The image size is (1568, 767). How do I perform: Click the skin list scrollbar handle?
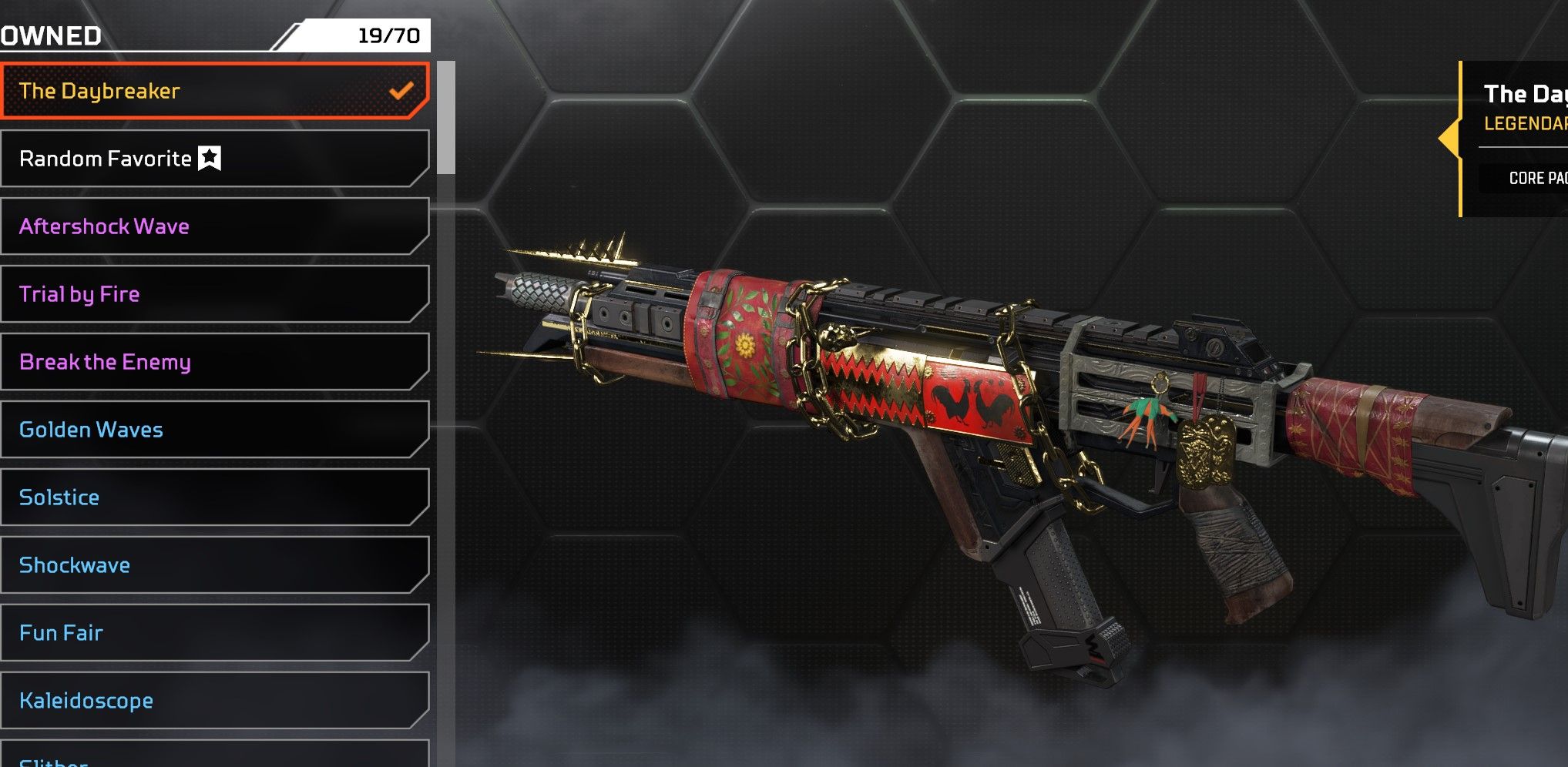point(446,118)
